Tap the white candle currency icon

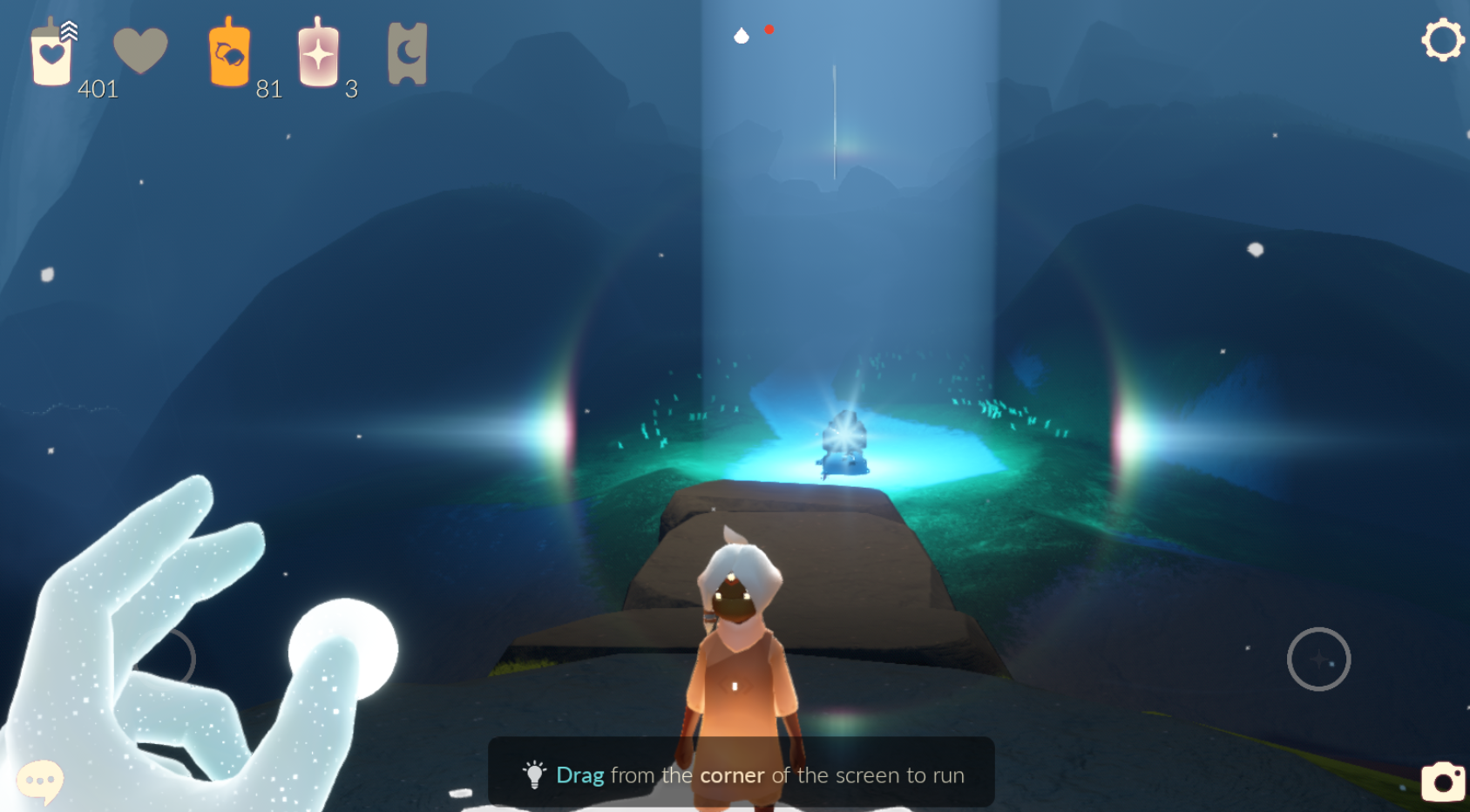pos(51,55)
